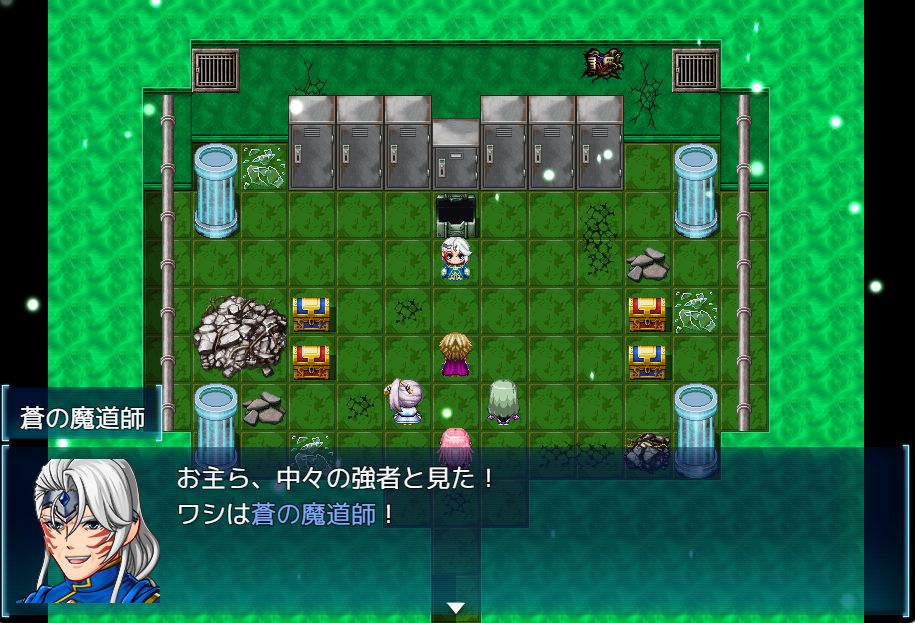Advance dialogue with the white down arrow
This screenshot has width=915, height=623.
click(x=456, y=607)
